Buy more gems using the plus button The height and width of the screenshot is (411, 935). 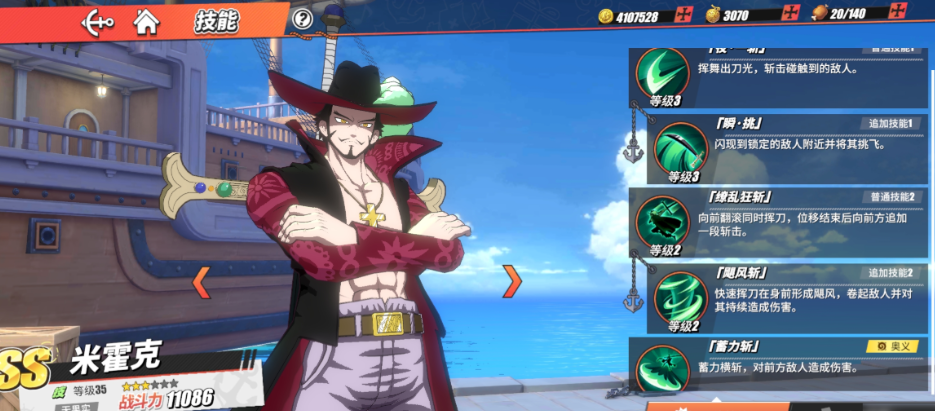pos(791,14)
